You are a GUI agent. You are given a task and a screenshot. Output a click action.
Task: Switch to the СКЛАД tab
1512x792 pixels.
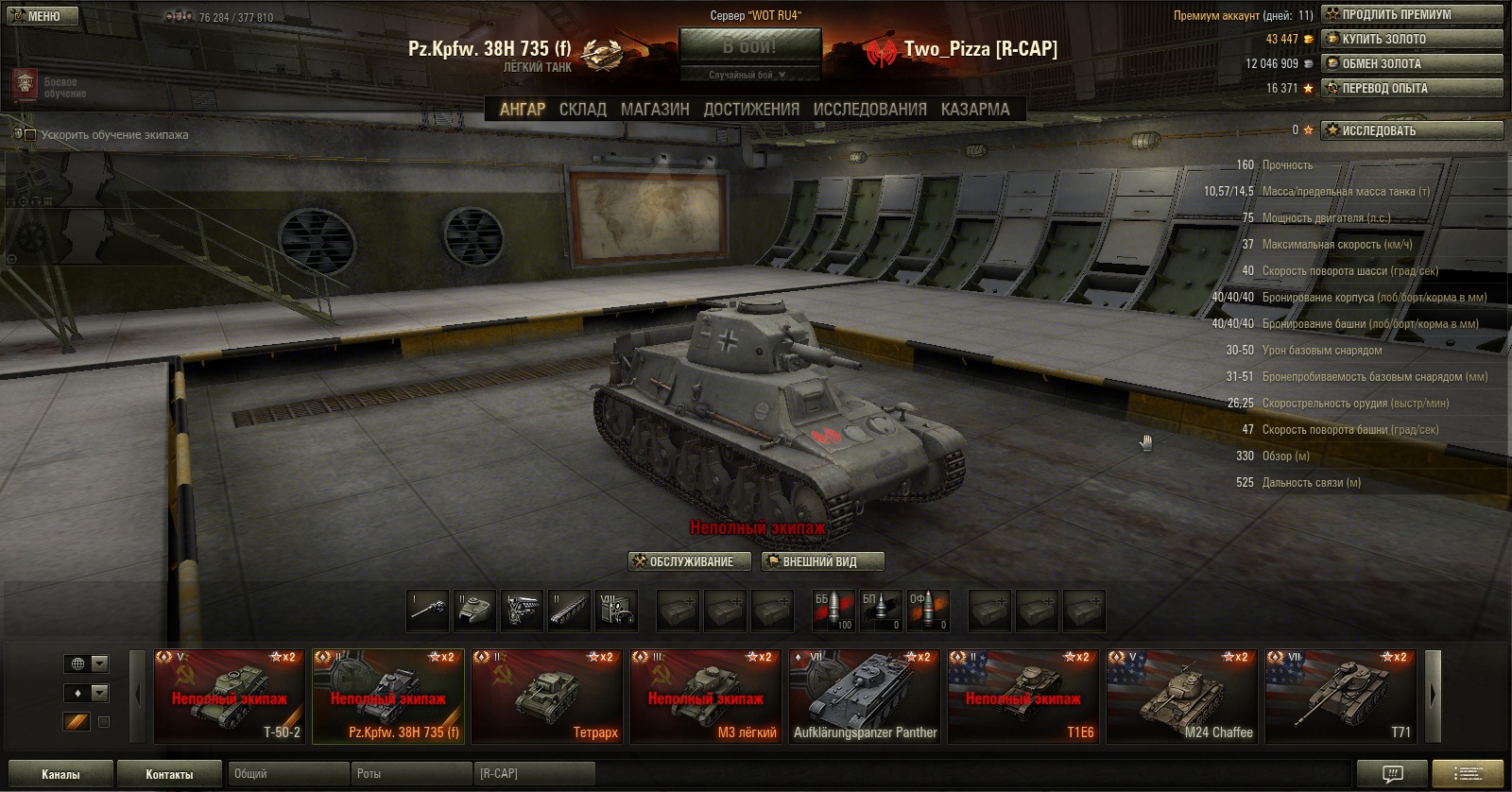point(582,110)
